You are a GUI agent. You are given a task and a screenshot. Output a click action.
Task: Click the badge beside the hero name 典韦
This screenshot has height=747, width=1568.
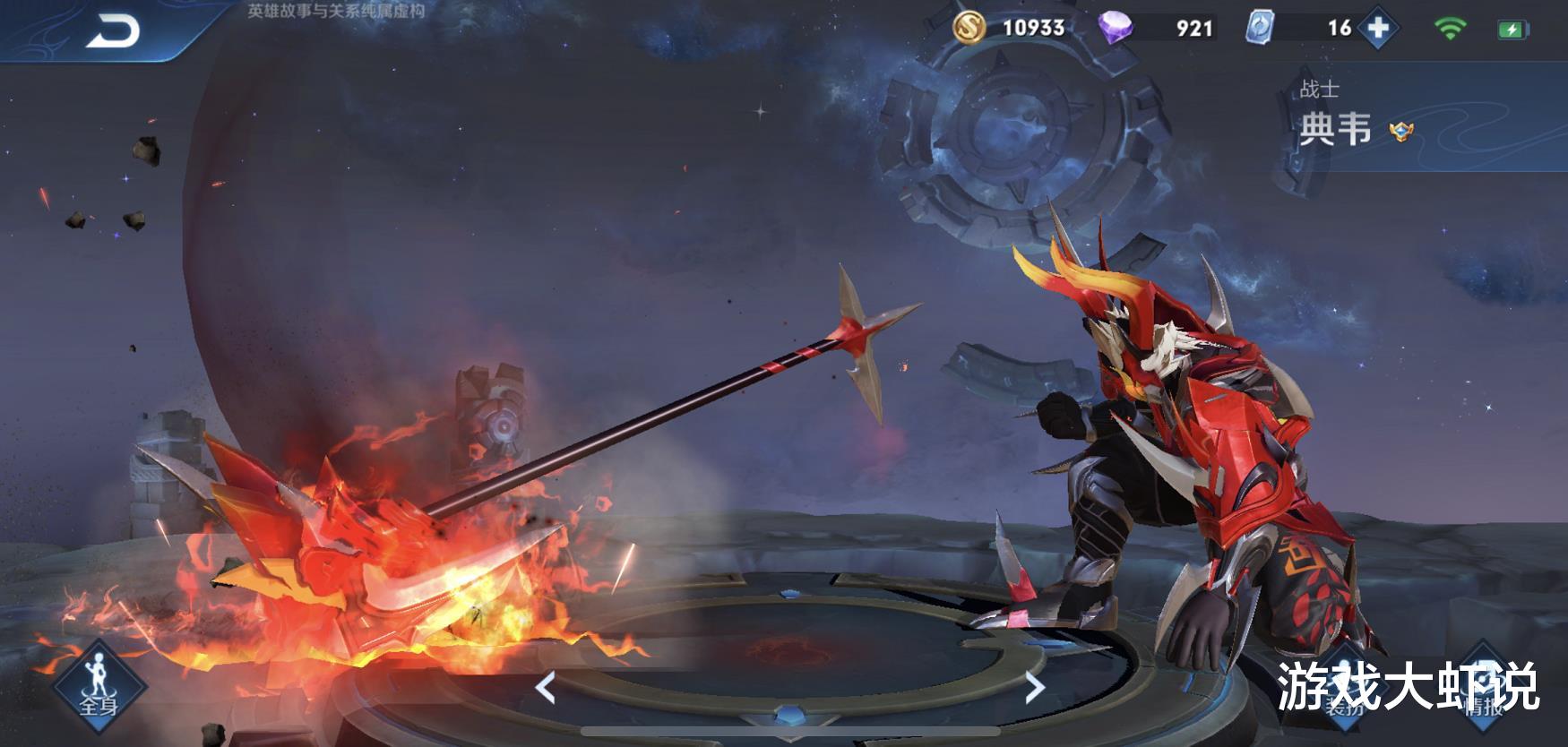pyautogui.click(x=1400, y=132)
